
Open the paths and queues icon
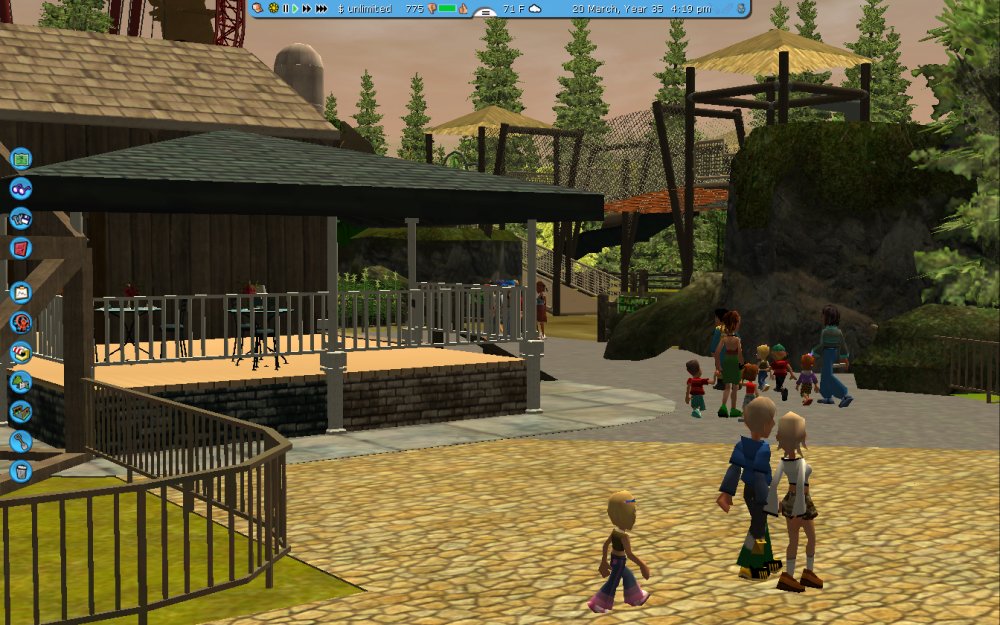pyautogui.click(x=21, y=411)
